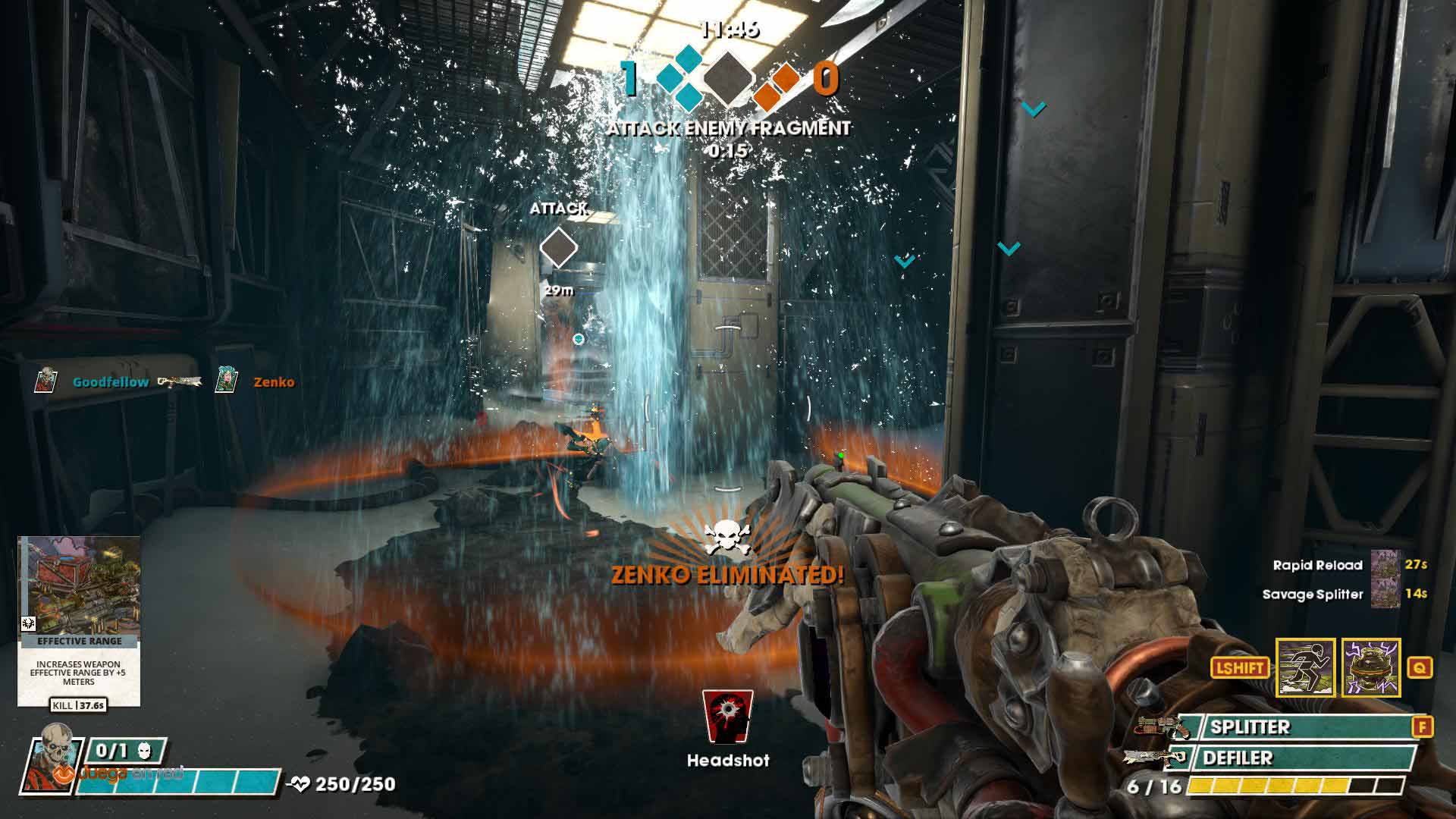
Task: Click the Rapid Reload buff icon
Action: coord(1385,565)
